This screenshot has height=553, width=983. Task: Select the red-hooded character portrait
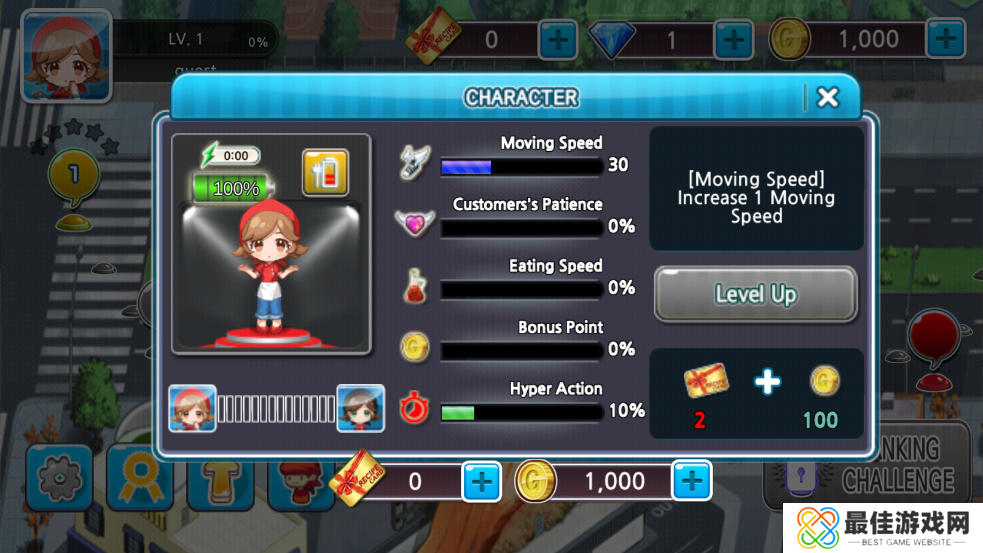pyautogui.click(x=192, y=408)
